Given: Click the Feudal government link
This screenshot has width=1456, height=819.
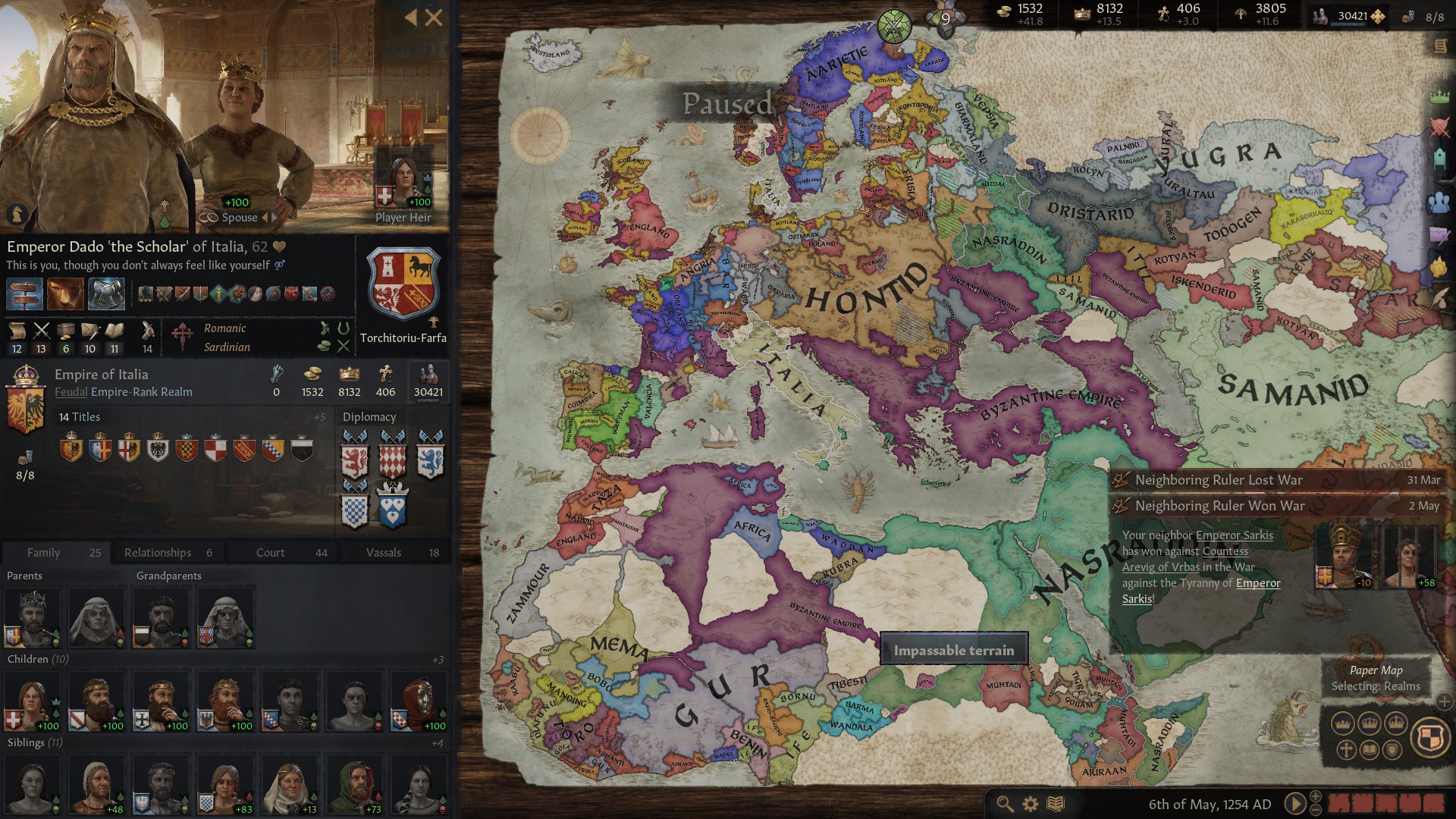Looking at the screenshot, I should [73, 392].
